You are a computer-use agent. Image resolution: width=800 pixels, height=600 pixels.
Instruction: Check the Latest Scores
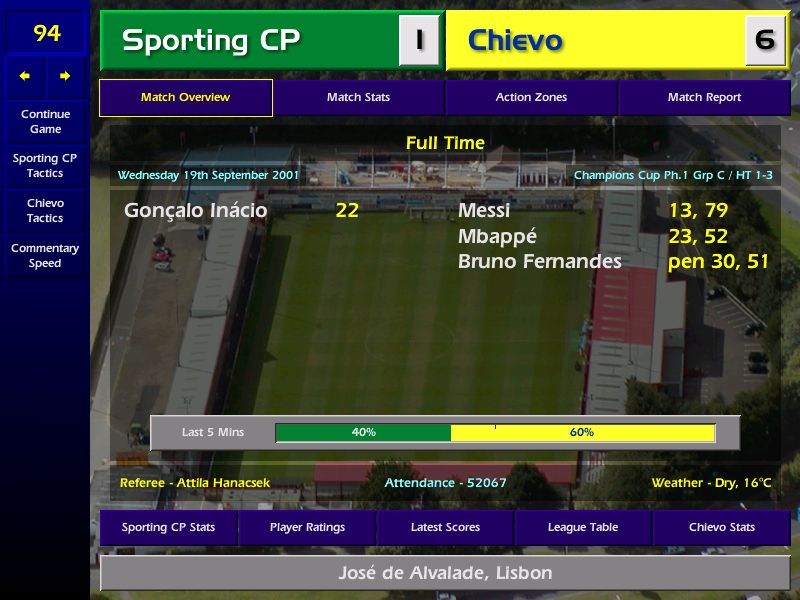445,527
